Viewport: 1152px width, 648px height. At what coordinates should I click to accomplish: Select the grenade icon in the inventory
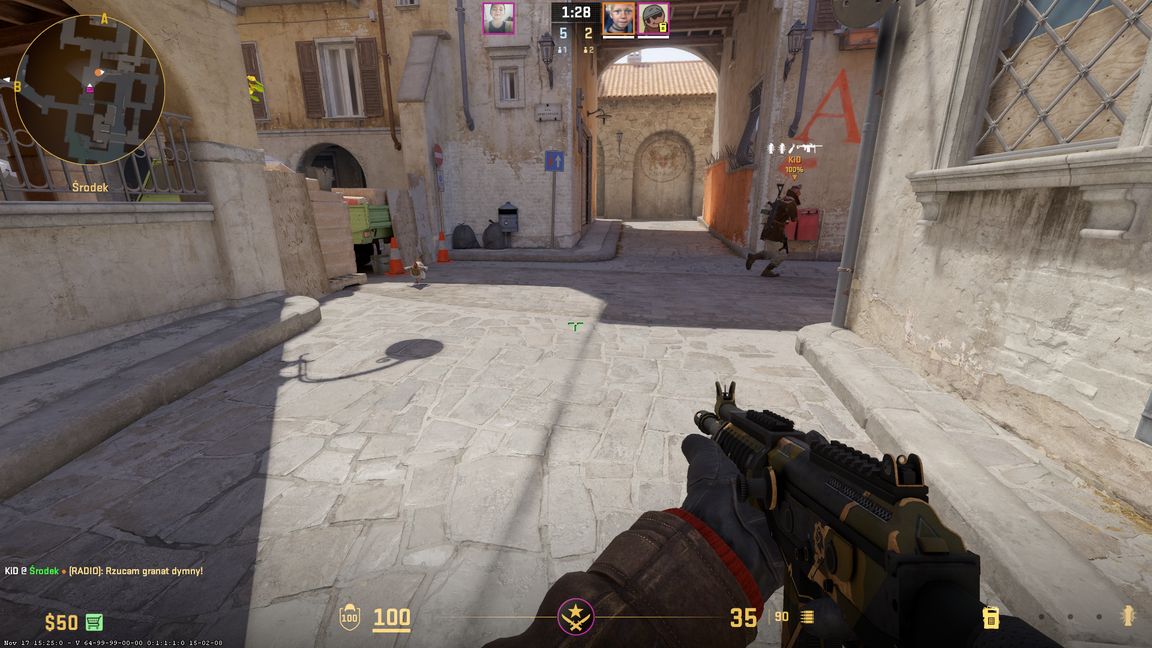pos(1130,616)
